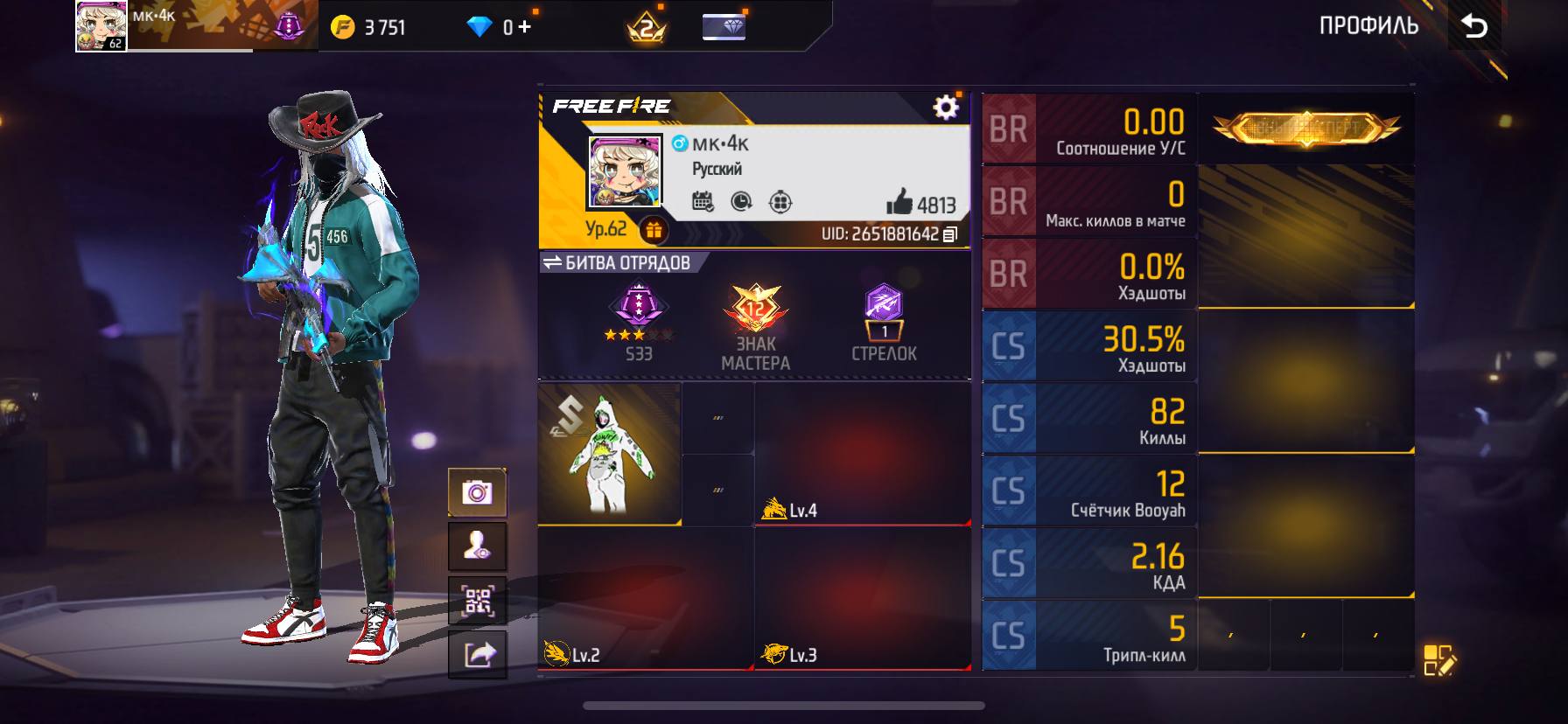Copy the UID number
This screenshot has height=724, width=1568.
(950, 234)
